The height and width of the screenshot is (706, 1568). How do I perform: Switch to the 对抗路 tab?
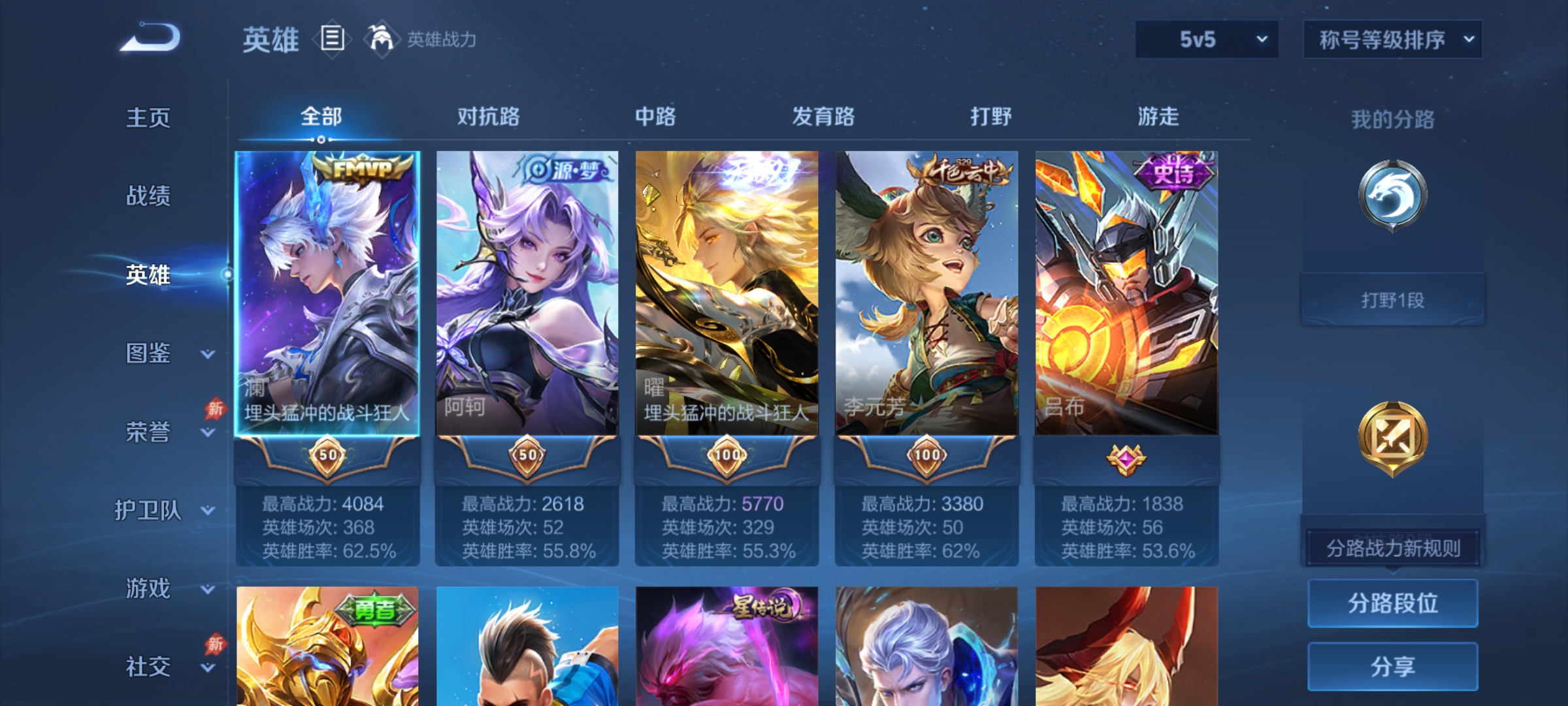pos(489,118)
